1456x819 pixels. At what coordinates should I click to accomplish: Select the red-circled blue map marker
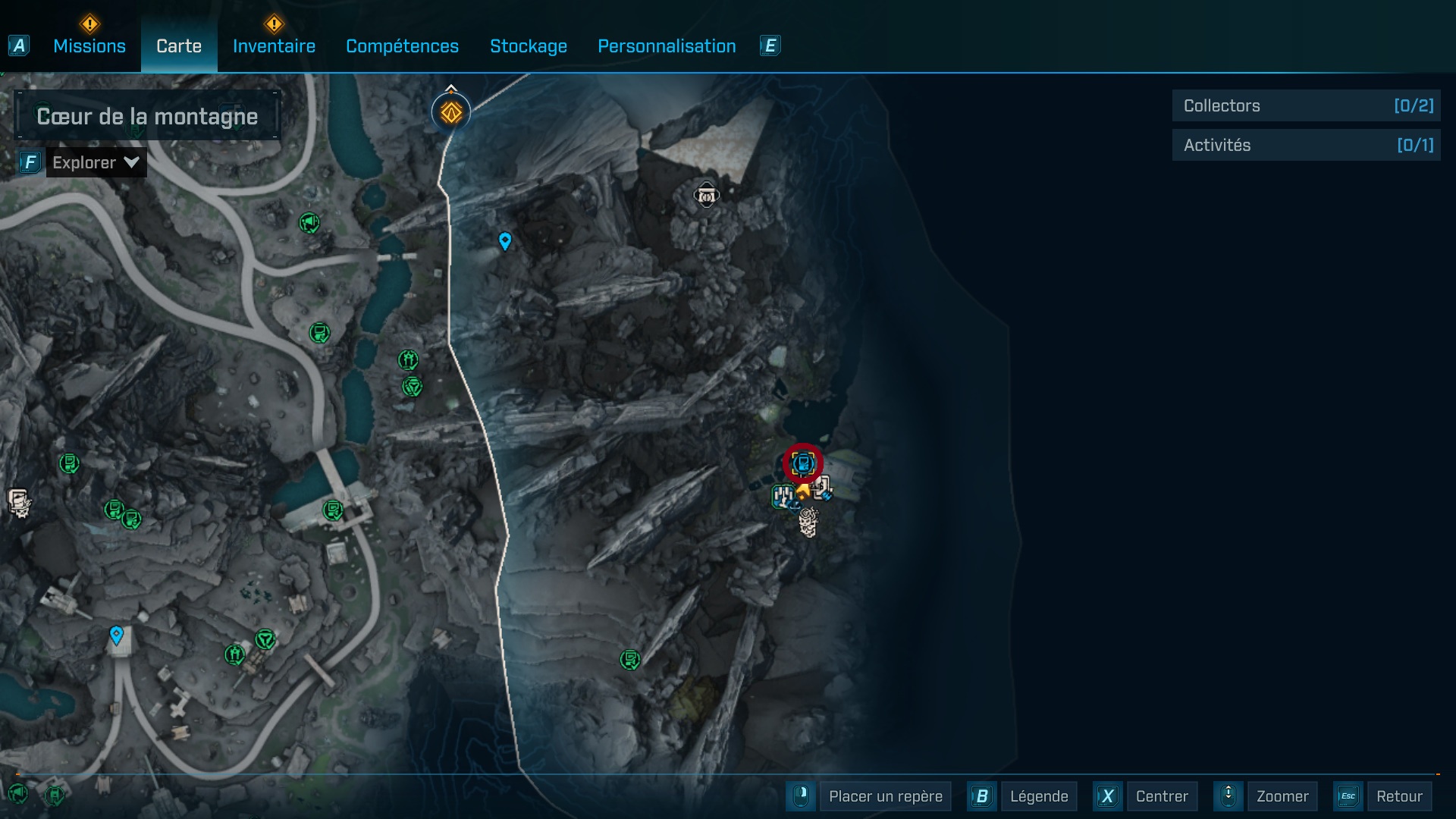click(x=803, y=463)
